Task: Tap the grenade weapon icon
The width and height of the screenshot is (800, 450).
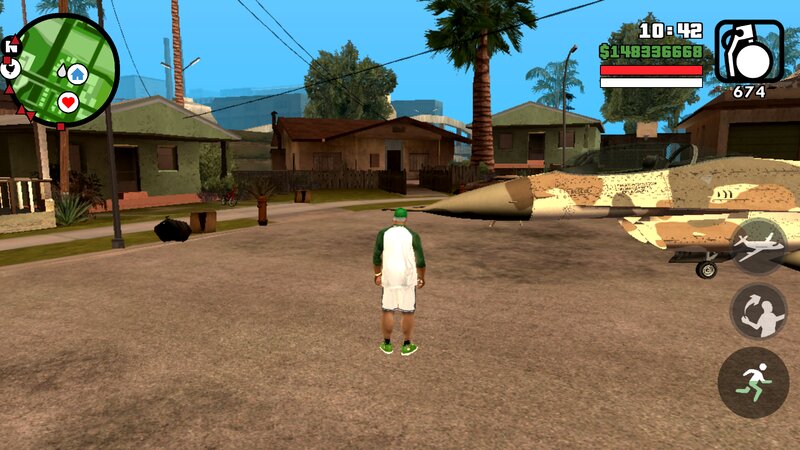Action: [749, 51]
